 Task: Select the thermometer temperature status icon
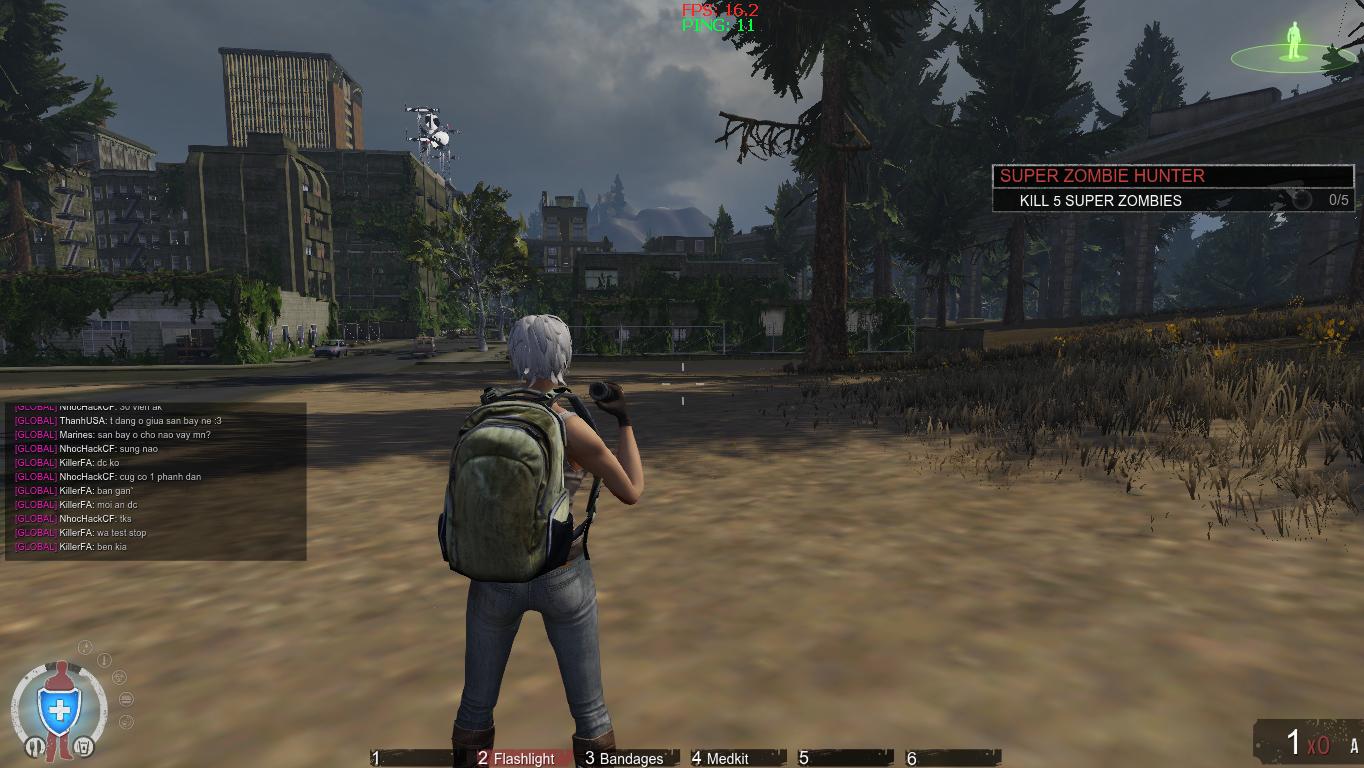(x=104, y=660)
